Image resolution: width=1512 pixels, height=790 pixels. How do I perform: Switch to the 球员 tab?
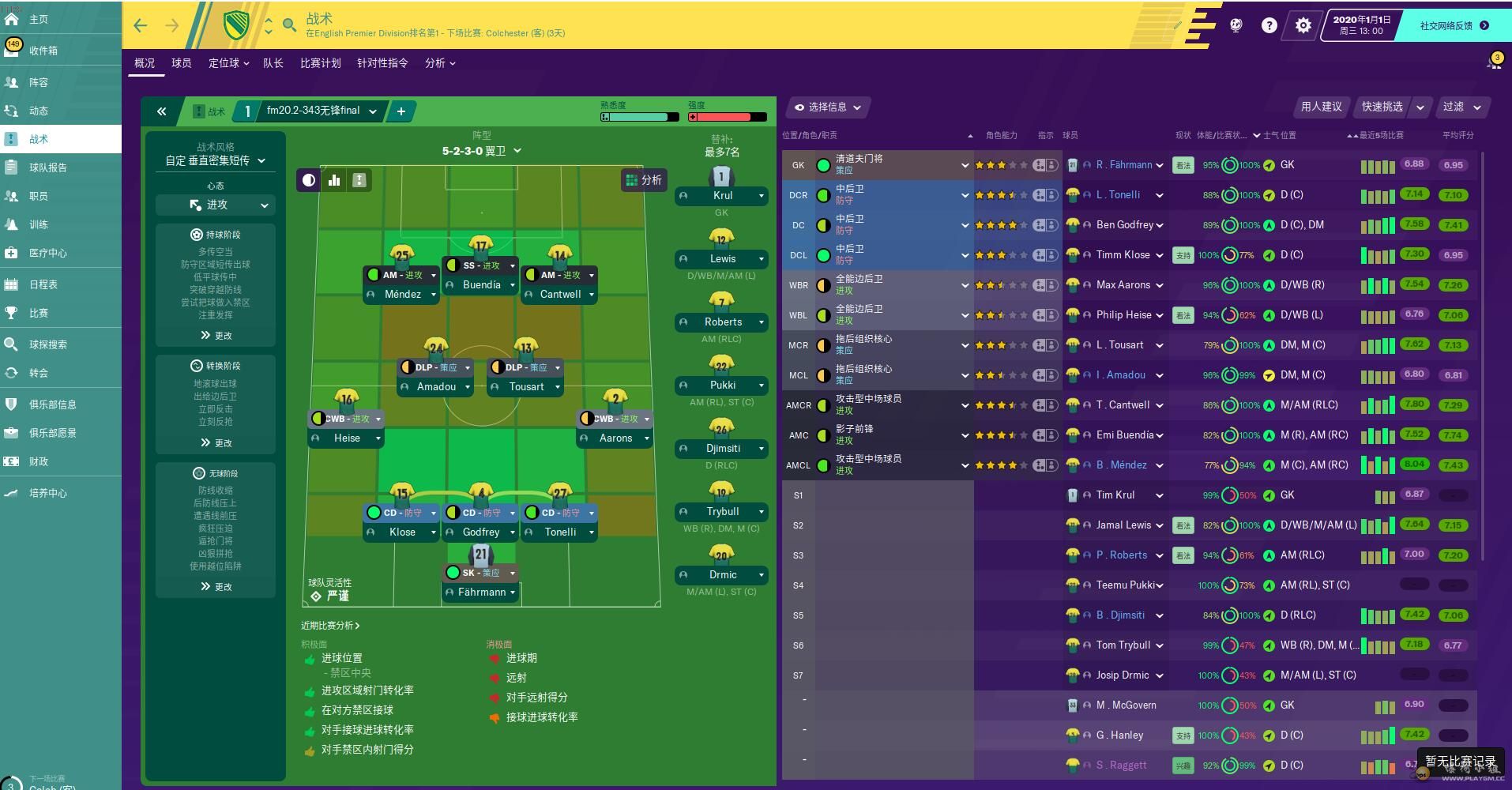point(182,63)
